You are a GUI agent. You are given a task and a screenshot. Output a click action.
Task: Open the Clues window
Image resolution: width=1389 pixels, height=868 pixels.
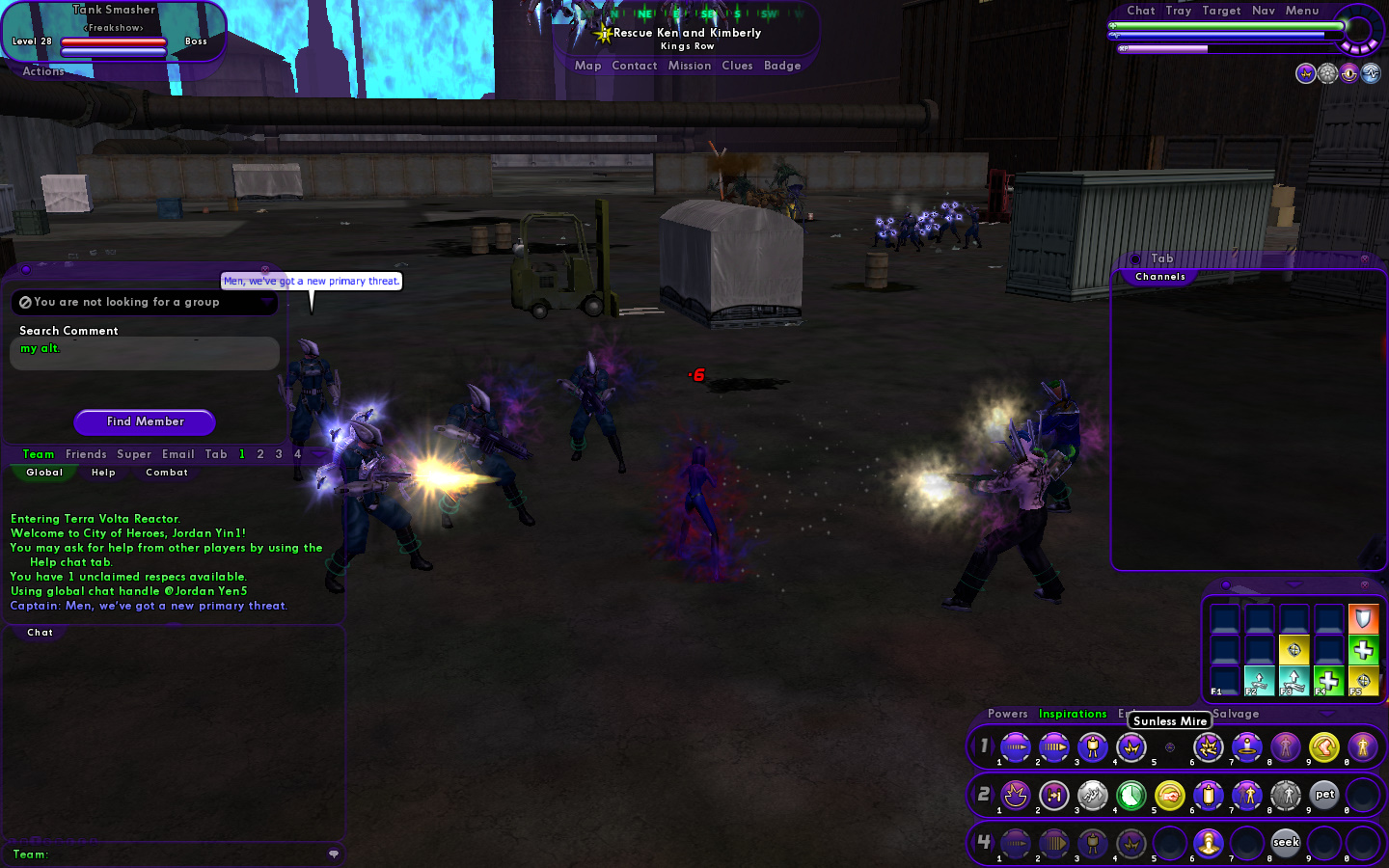click(x=737, y=66)
